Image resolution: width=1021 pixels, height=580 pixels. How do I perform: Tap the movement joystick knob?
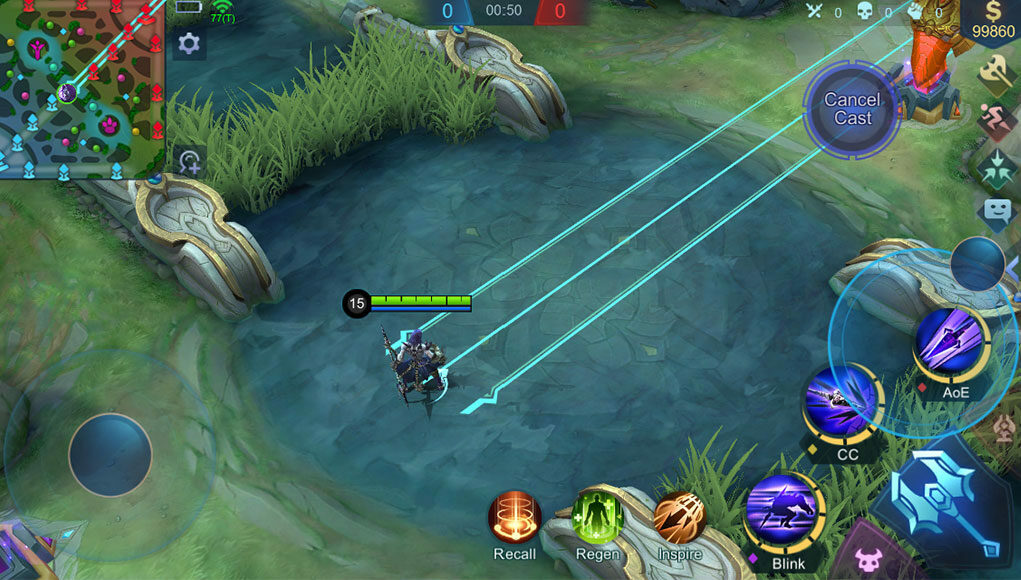pos(110,455)
